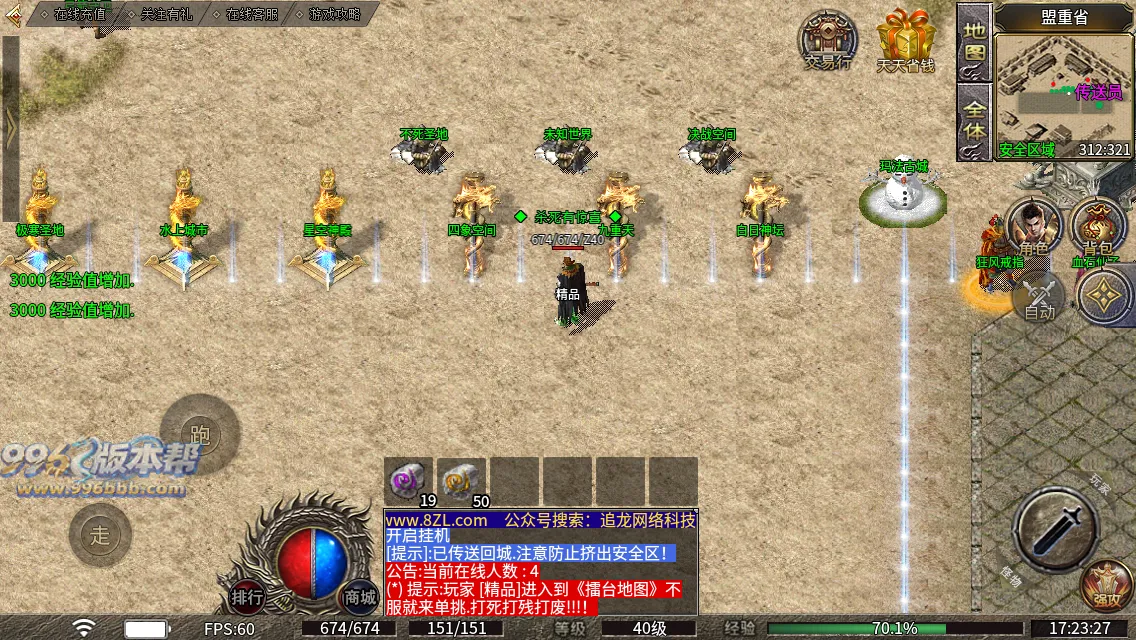Open the 交易行 trading house

point(827,42)
